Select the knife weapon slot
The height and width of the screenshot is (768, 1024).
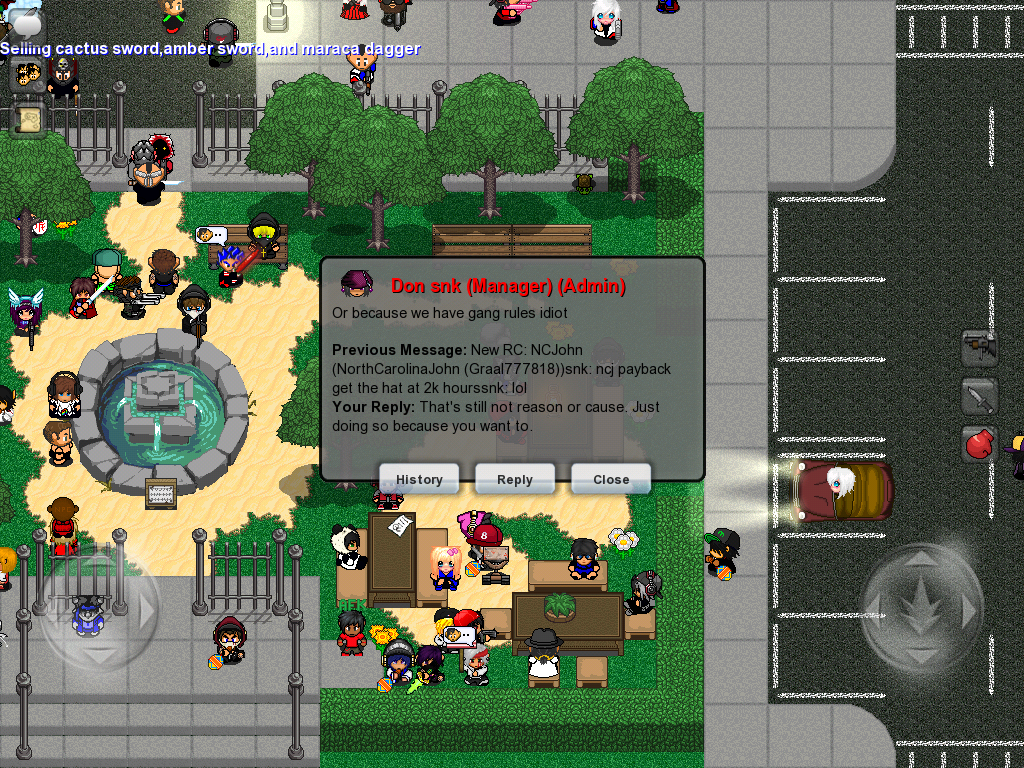979,397
